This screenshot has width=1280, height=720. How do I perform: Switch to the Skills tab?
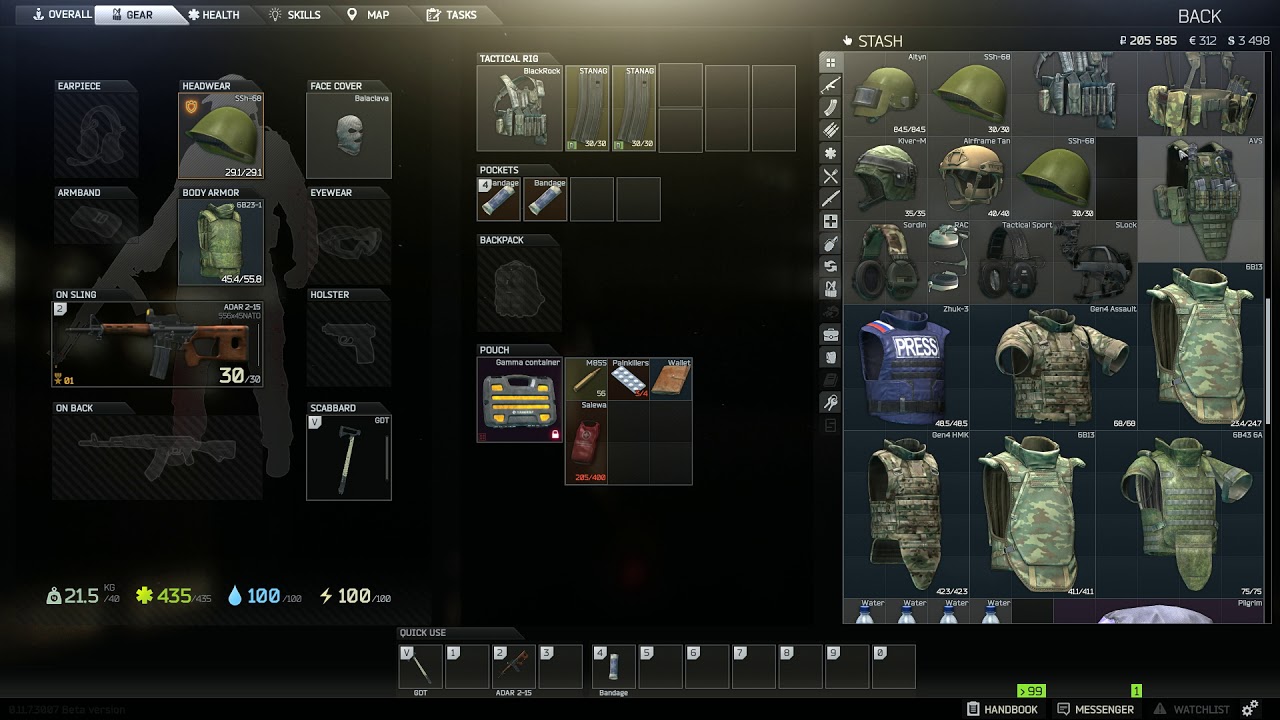click(295, 15)
